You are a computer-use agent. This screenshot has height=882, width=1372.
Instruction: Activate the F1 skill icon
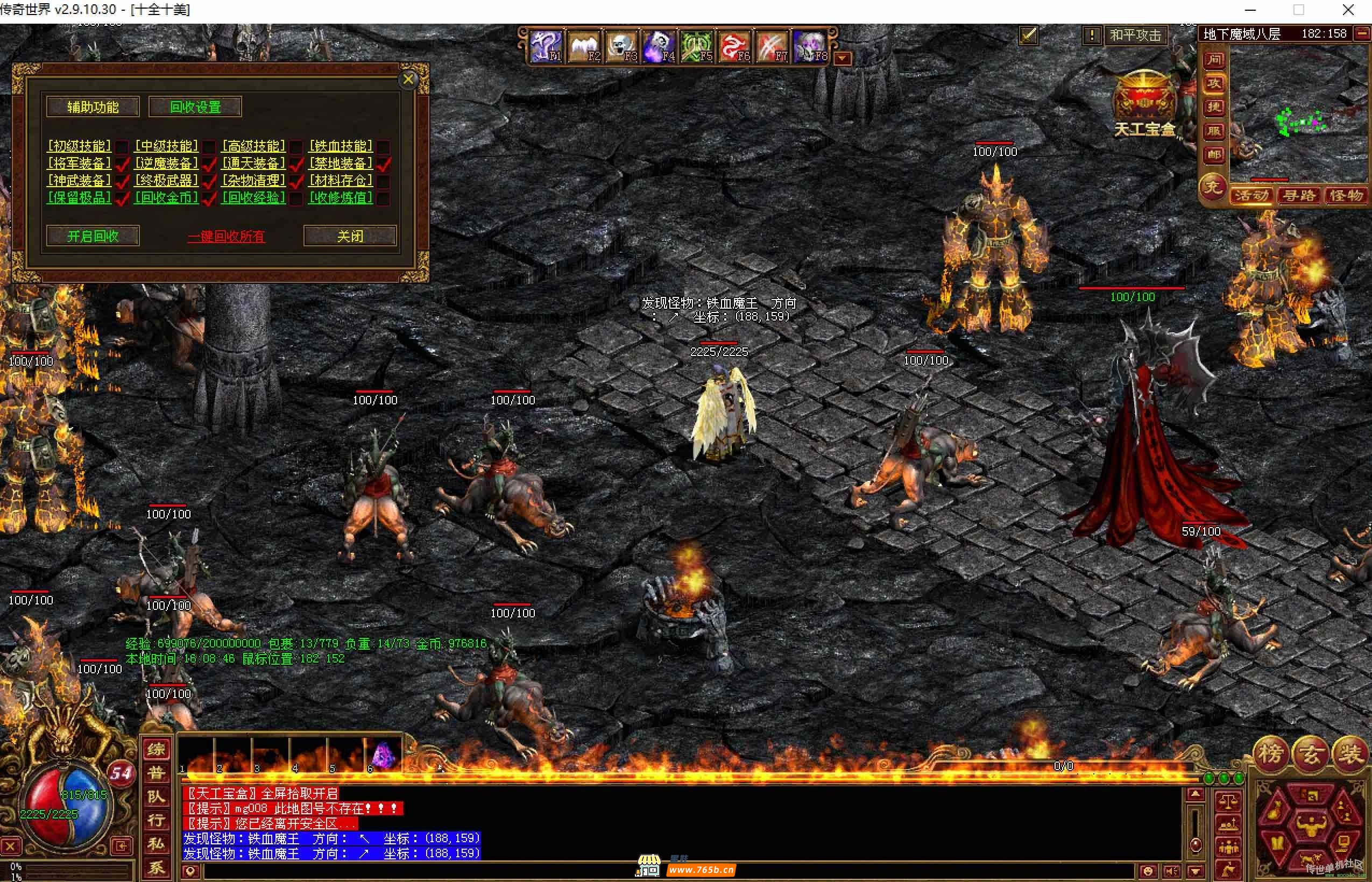click(546, 46)
